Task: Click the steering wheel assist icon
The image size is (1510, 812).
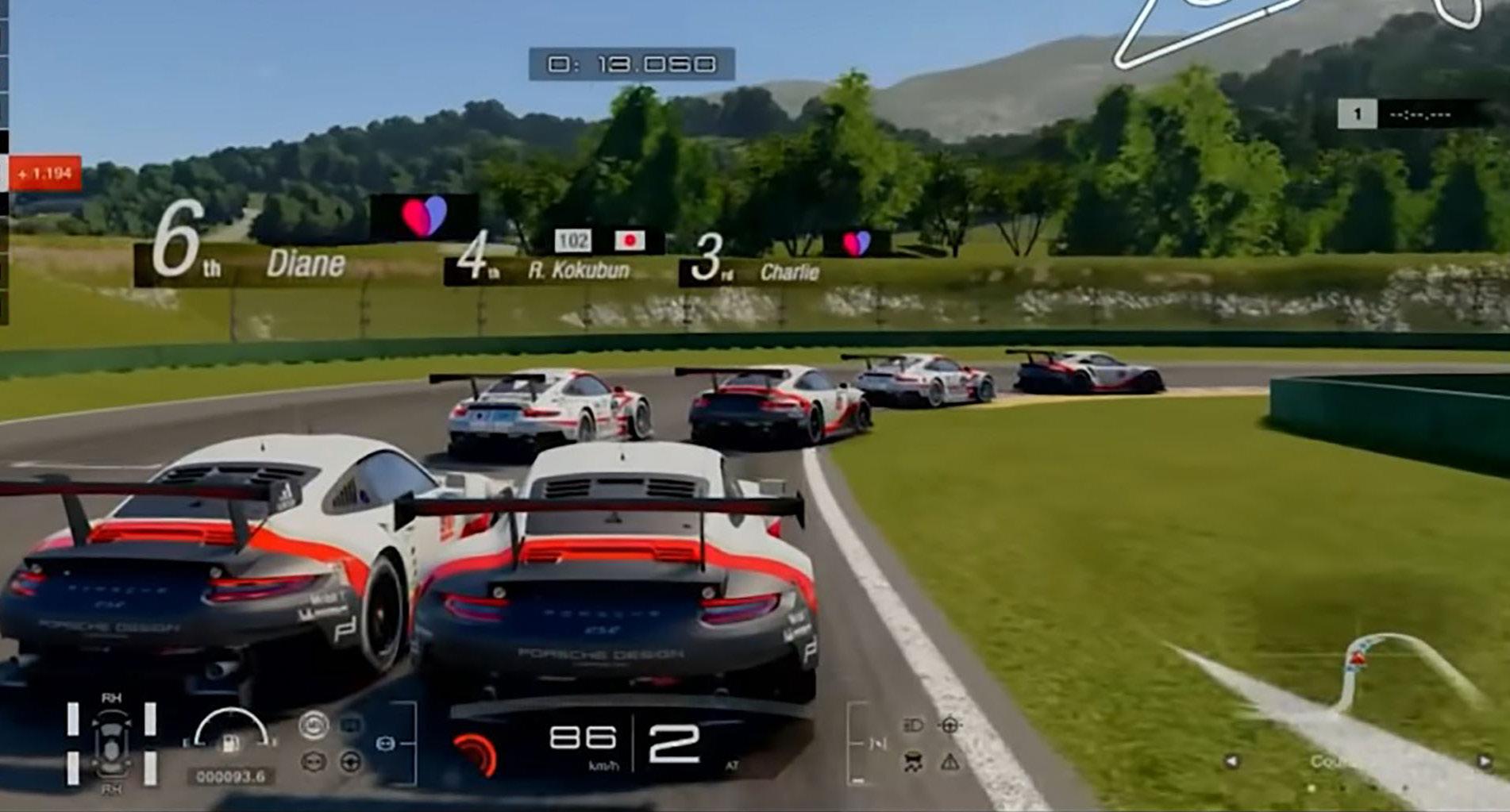Action: [x=350, y=763]
